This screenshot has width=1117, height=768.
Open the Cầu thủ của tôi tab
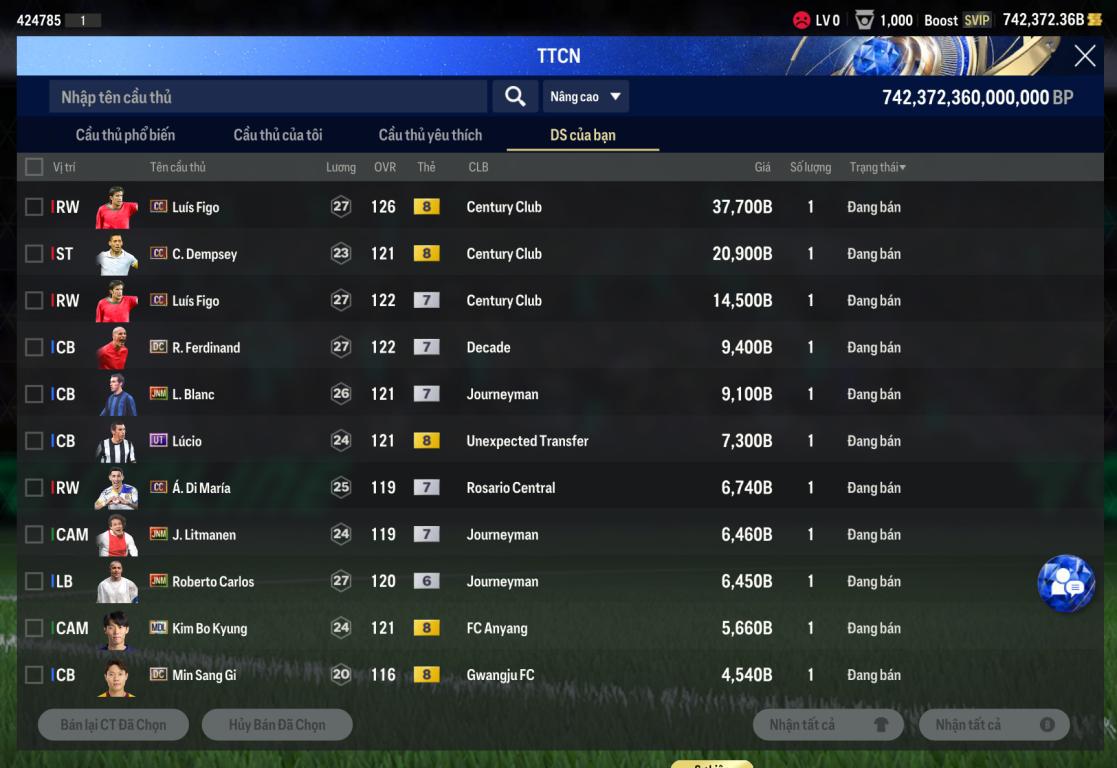point(278,135)
